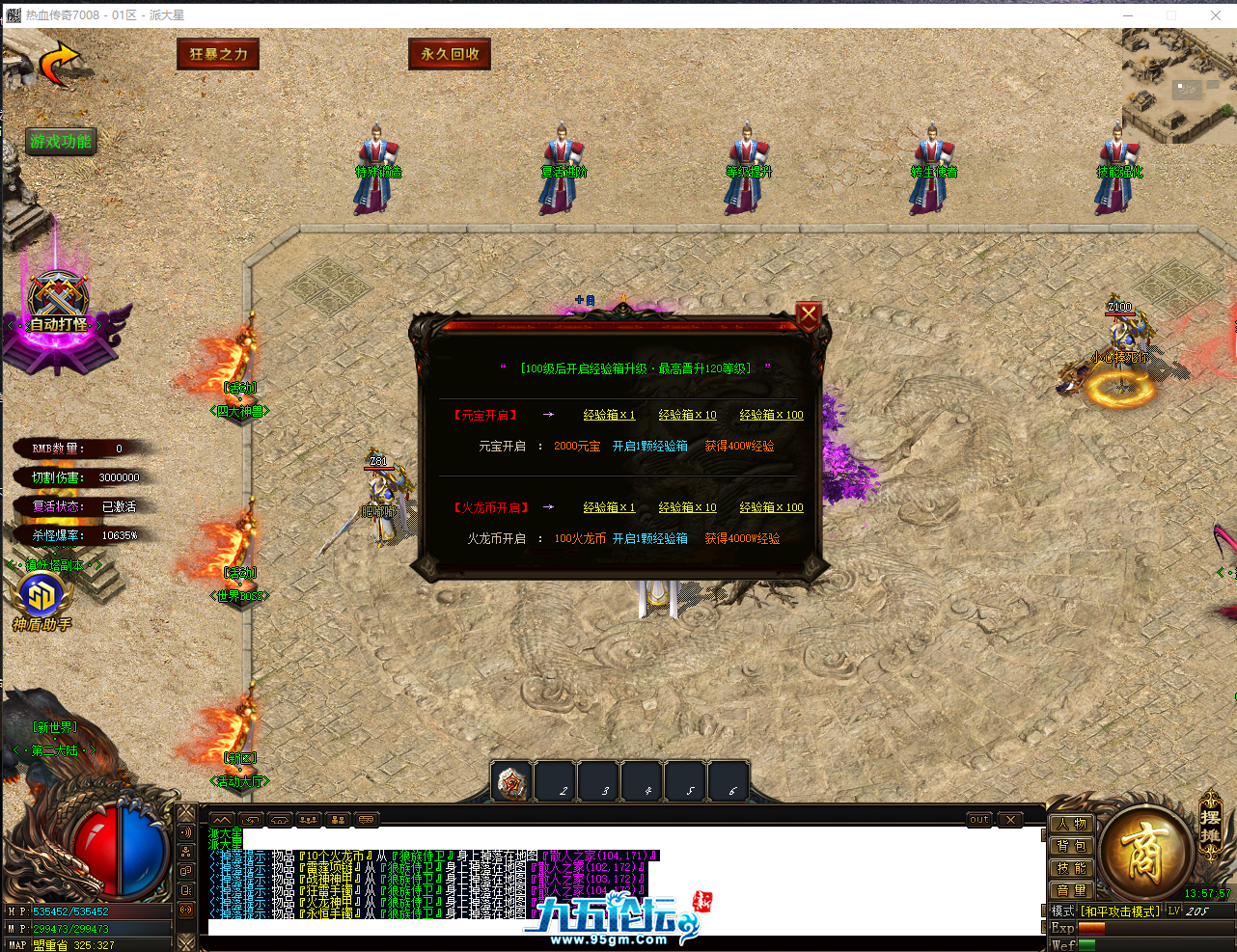Expand the 第二大陆 sidebar entry
1237x952 pixels.
[x=55, y=751]
